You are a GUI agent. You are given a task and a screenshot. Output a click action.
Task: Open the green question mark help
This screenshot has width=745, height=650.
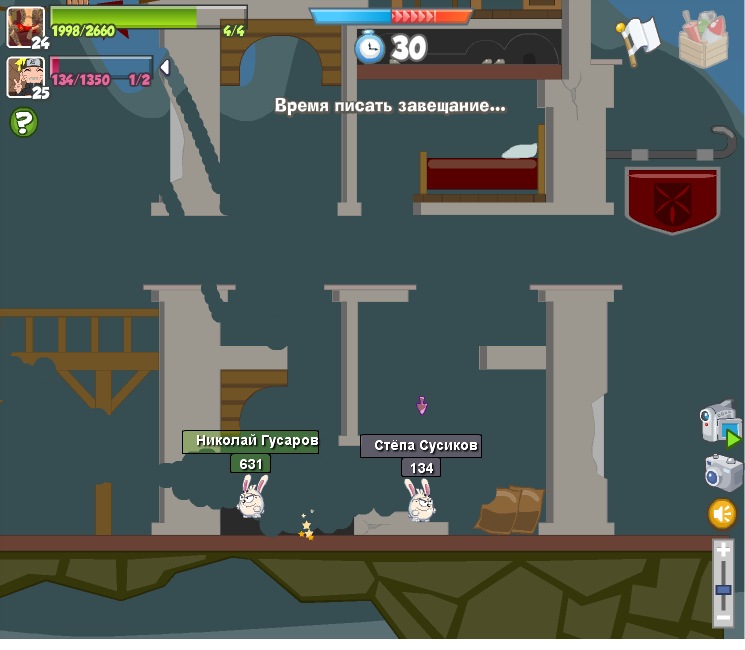tap(24, 123)
